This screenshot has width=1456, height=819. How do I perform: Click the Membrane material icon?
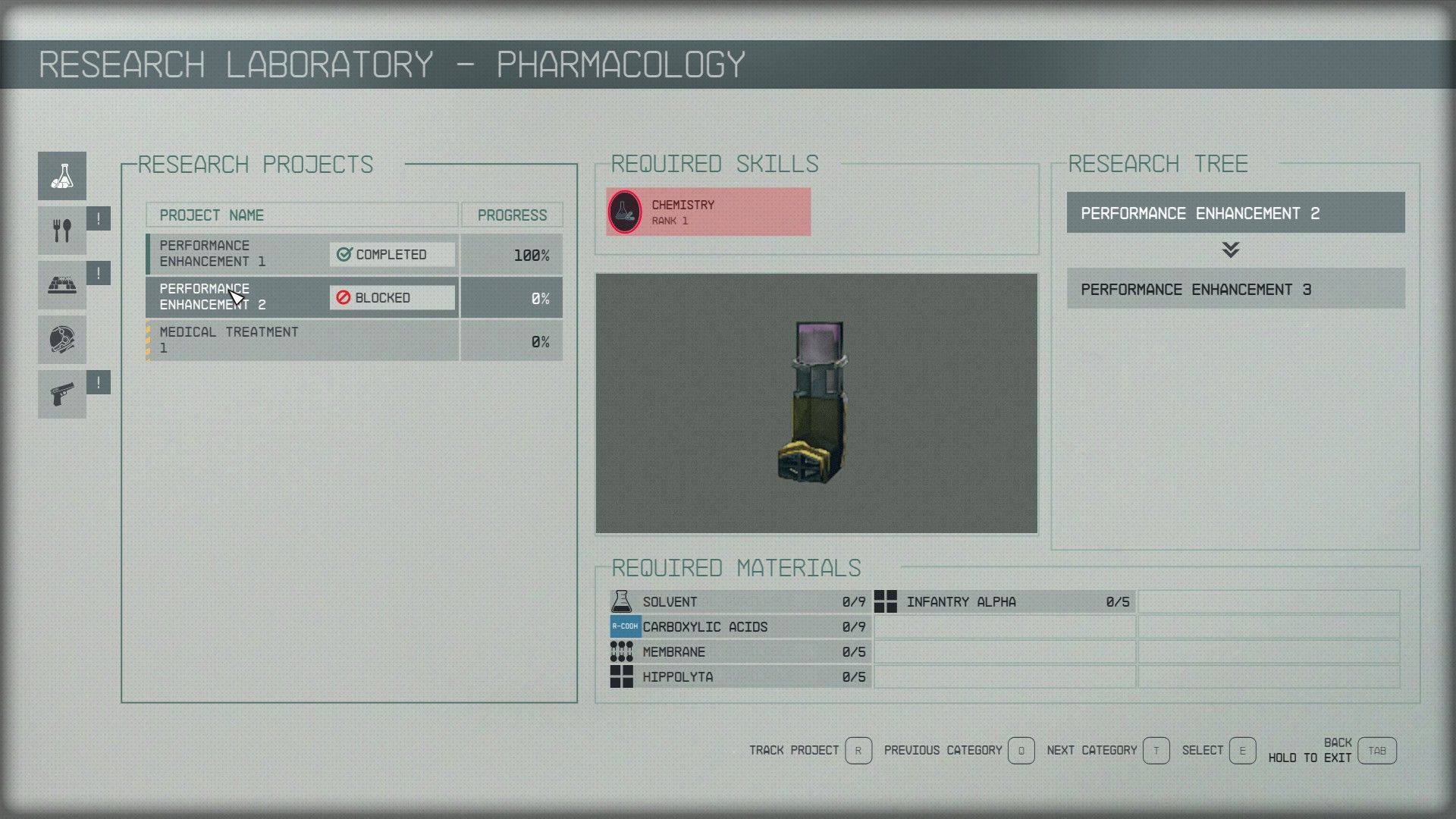pos(620,651)
